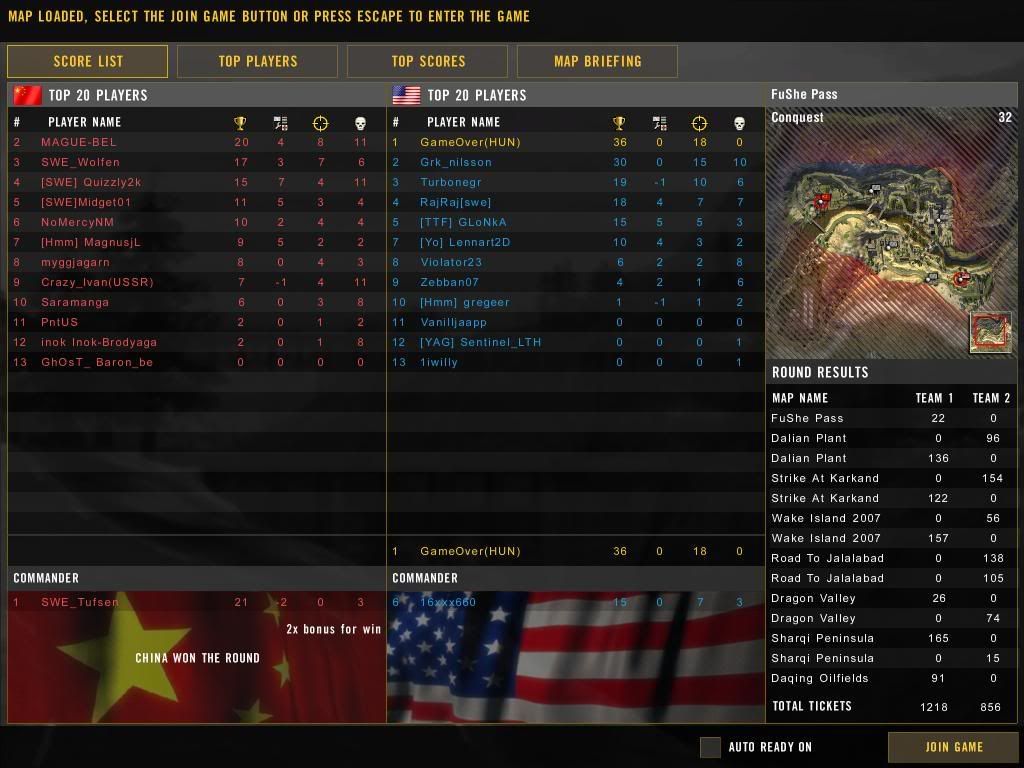Select the small map icon below the preview
The height and width of the screenshot is (768, 1024).
coord(990,332)
